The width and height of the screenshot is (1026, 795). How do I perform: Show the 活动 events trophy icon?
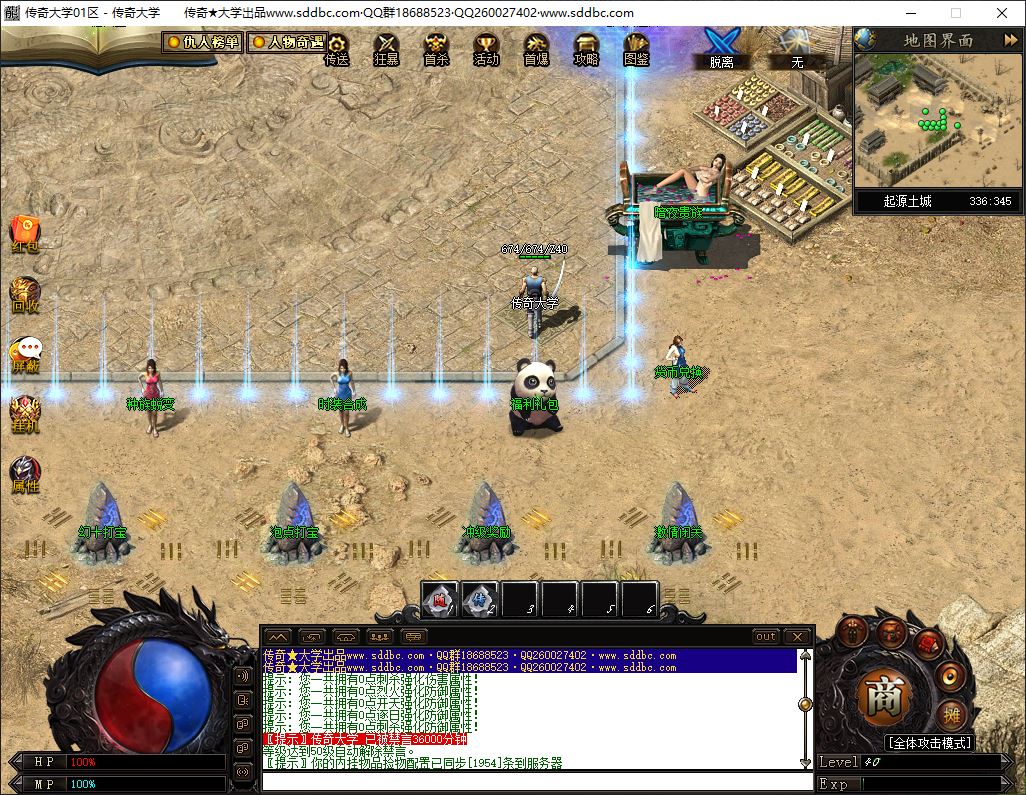486,47
